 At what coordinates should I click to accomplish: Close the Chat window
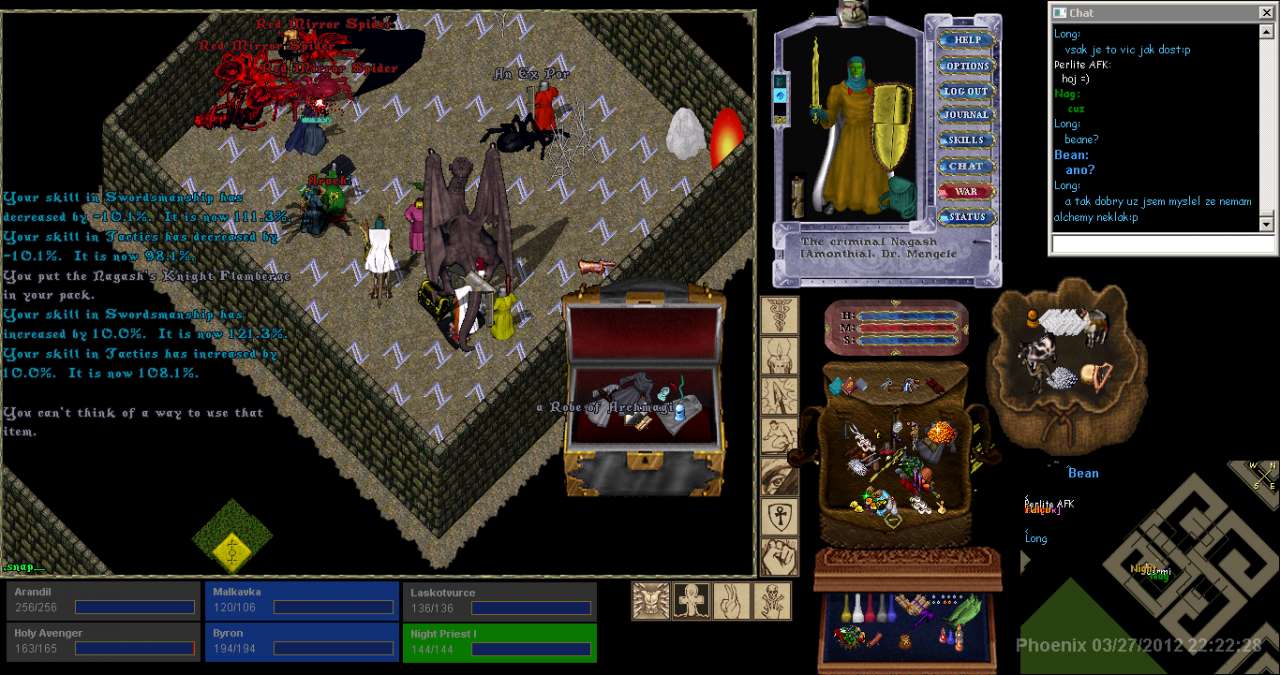tap(1265, 13)
